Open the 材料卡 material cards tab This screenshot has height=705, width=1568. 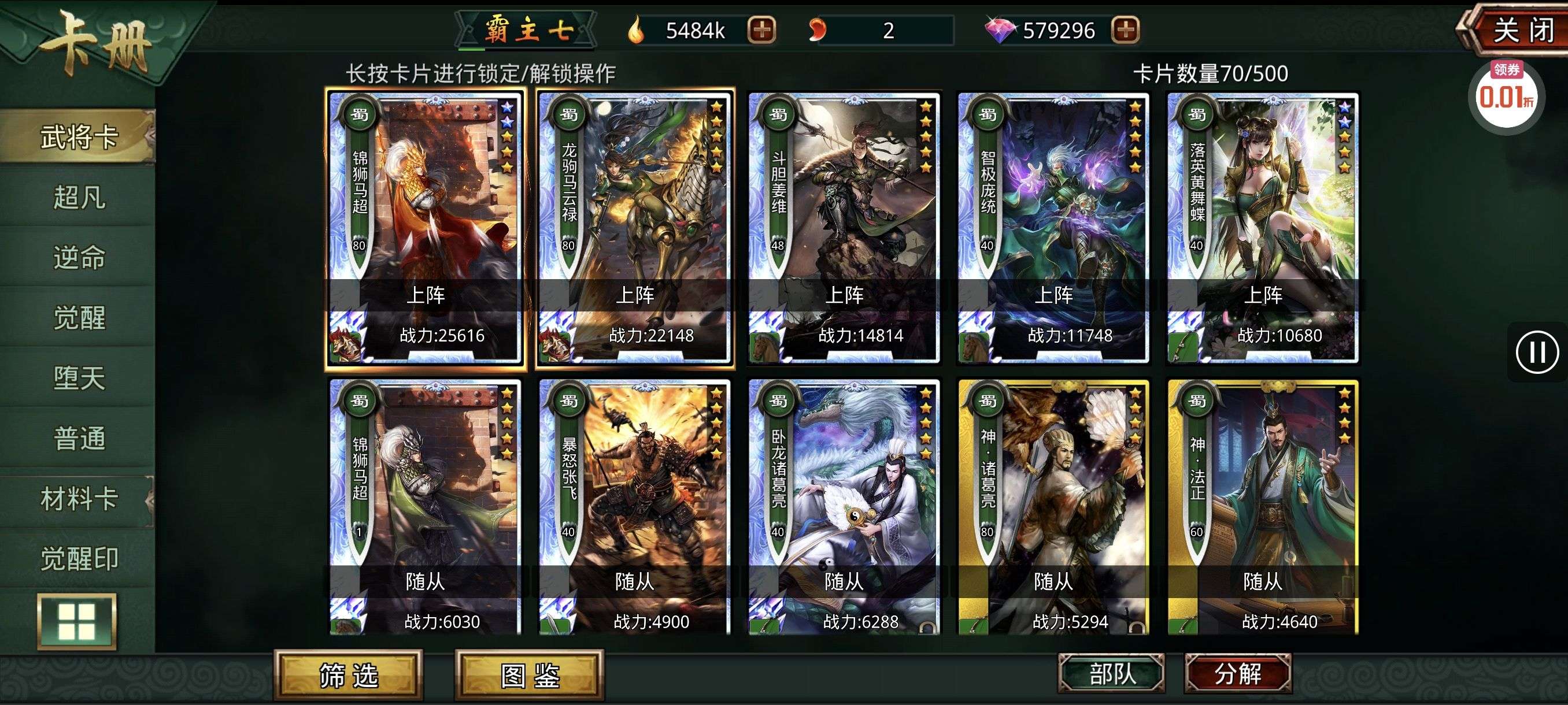pyautogui.click(x=79, y=499)
